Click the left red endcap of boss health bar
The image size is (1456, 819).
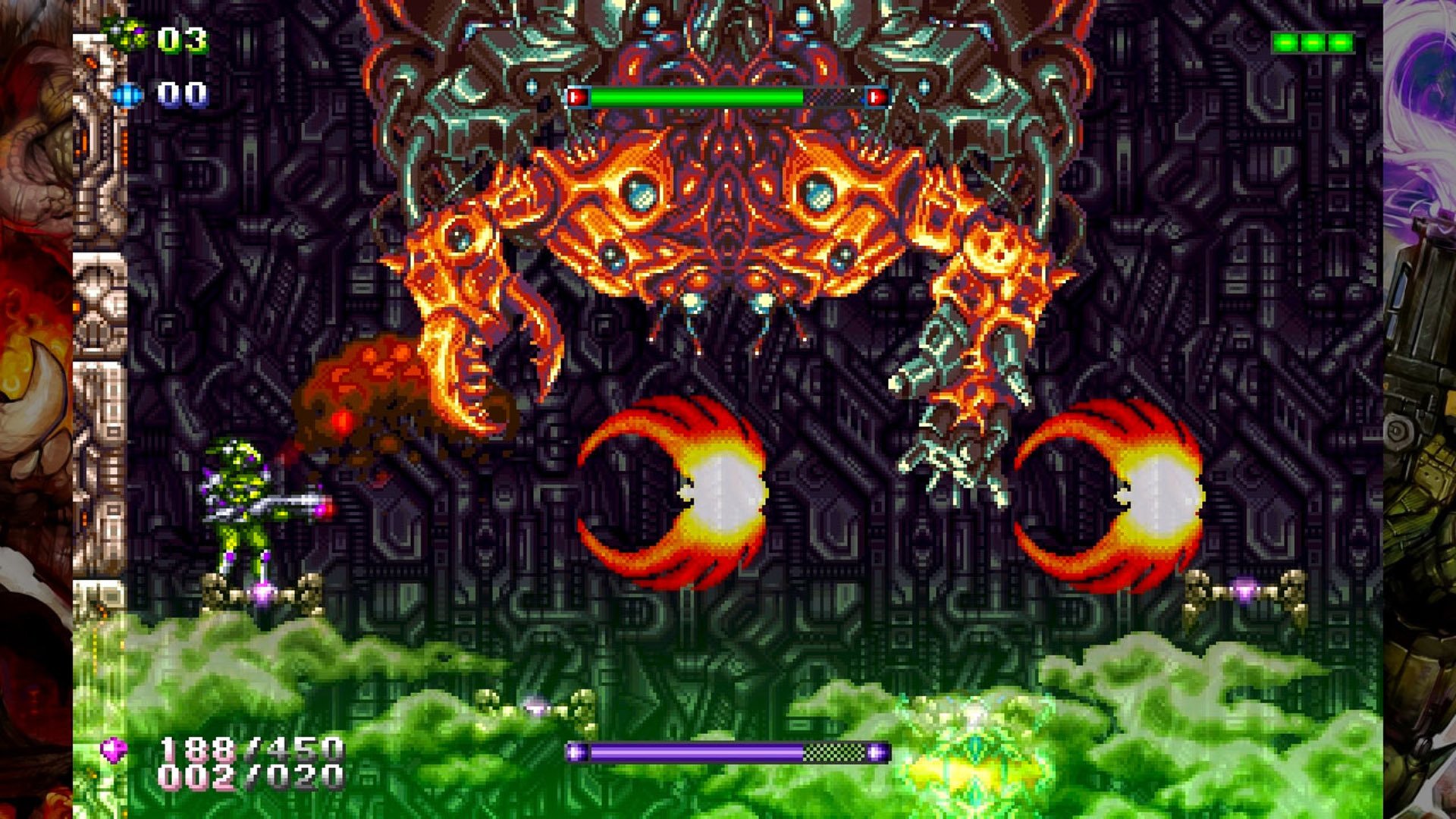coord(578,96)
